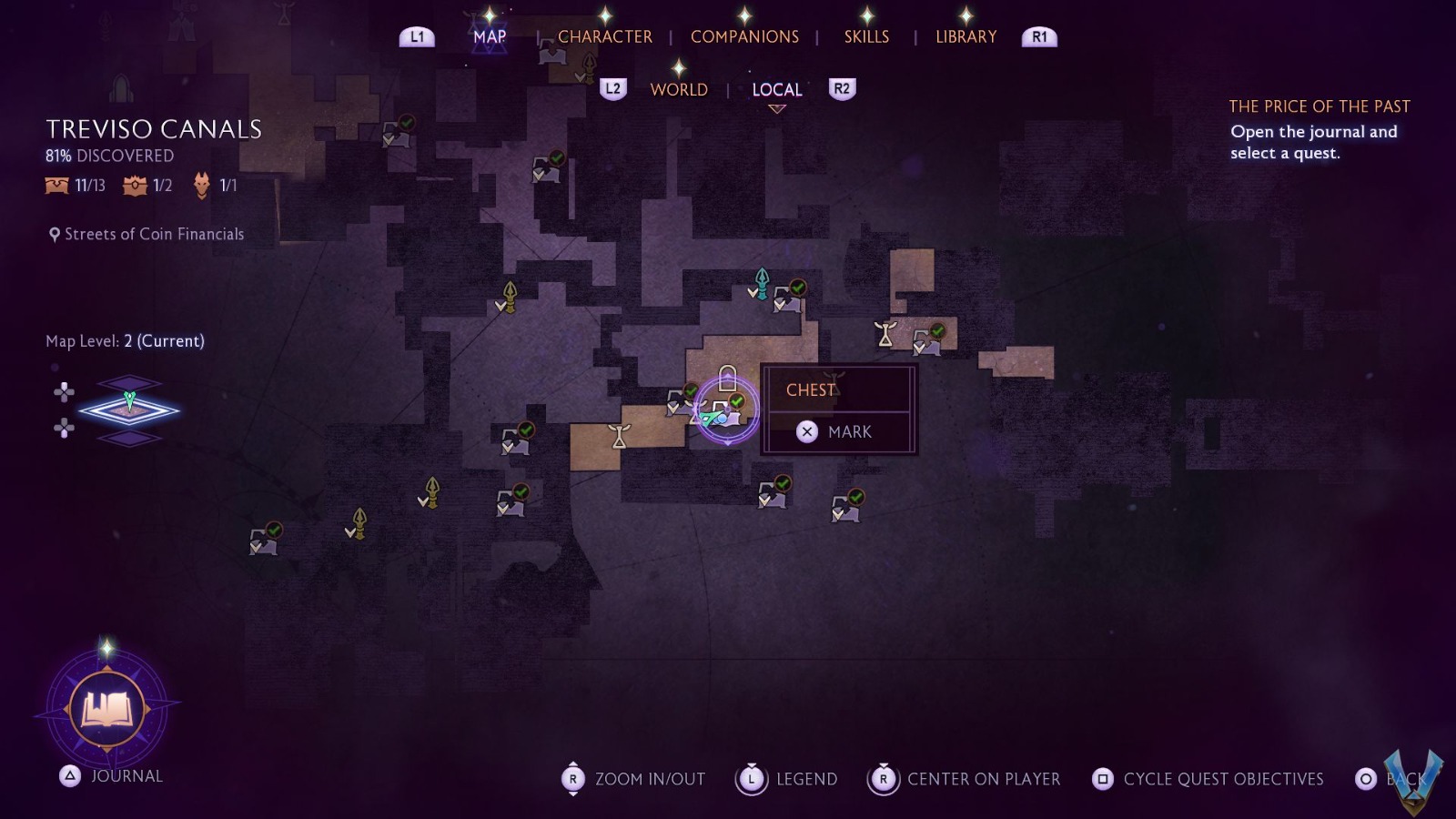
Task: Select the teal fast-travel beacon marker
Action: 762,283
